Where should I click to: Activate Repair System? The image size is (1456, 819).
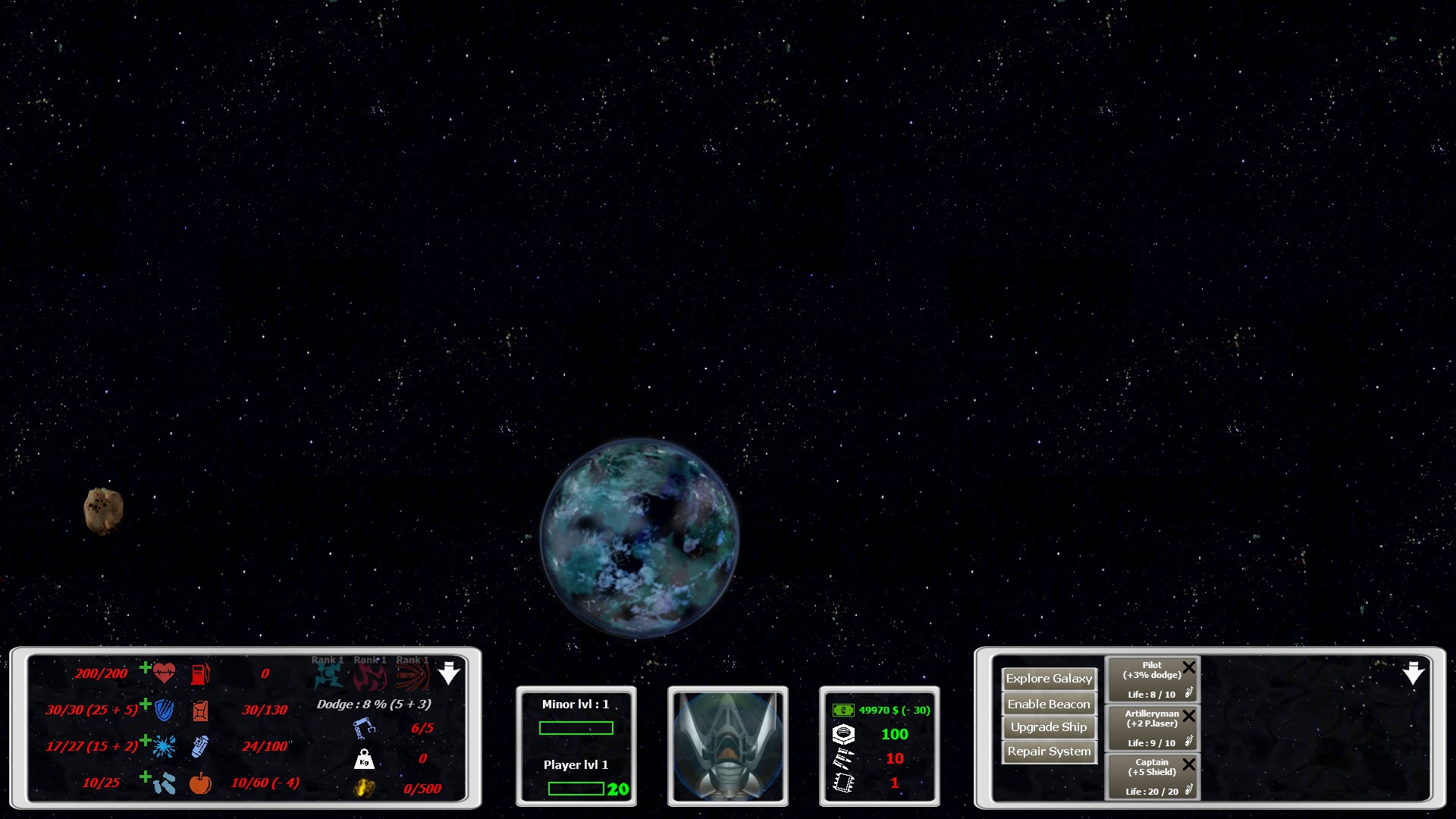pos(1049,752)
